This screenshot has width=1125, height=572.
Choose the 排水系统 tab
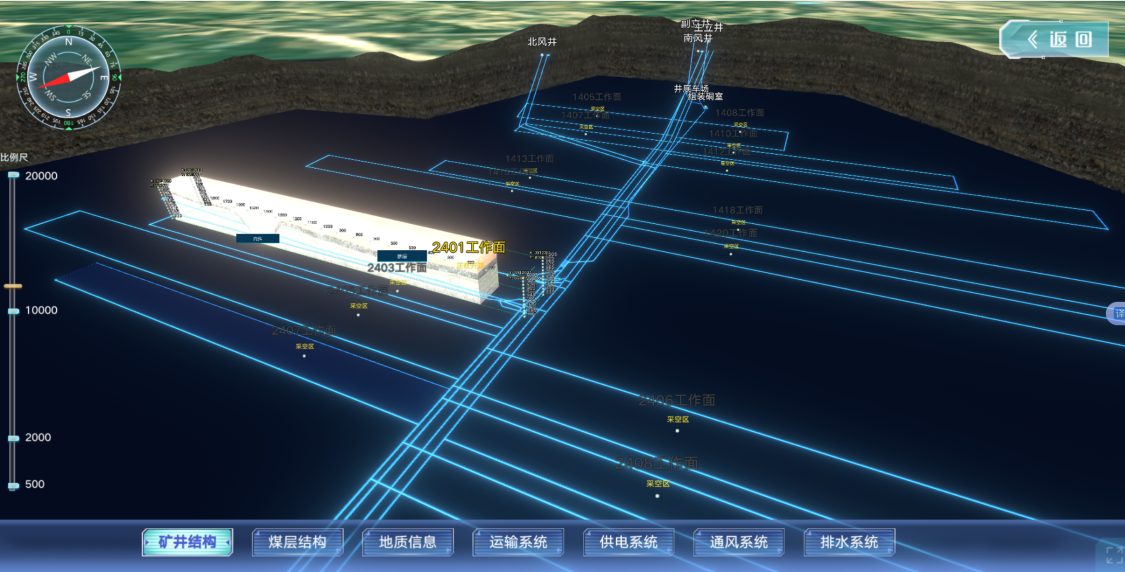(x=849, y=542)
